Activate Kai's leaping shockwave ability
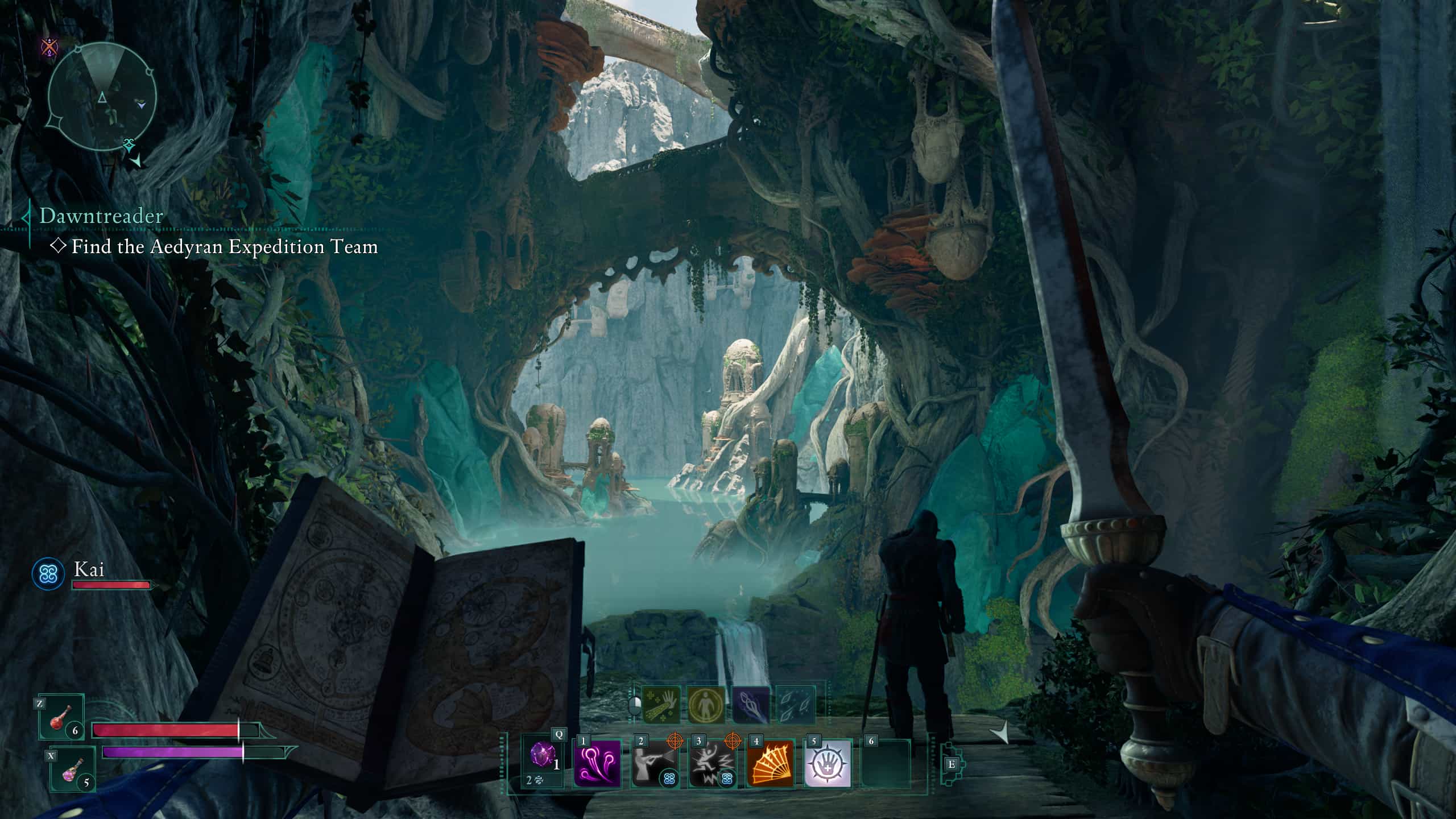The width and height of the screenshot is (1456, 819). pyautogui.click(x=713, y=763)
